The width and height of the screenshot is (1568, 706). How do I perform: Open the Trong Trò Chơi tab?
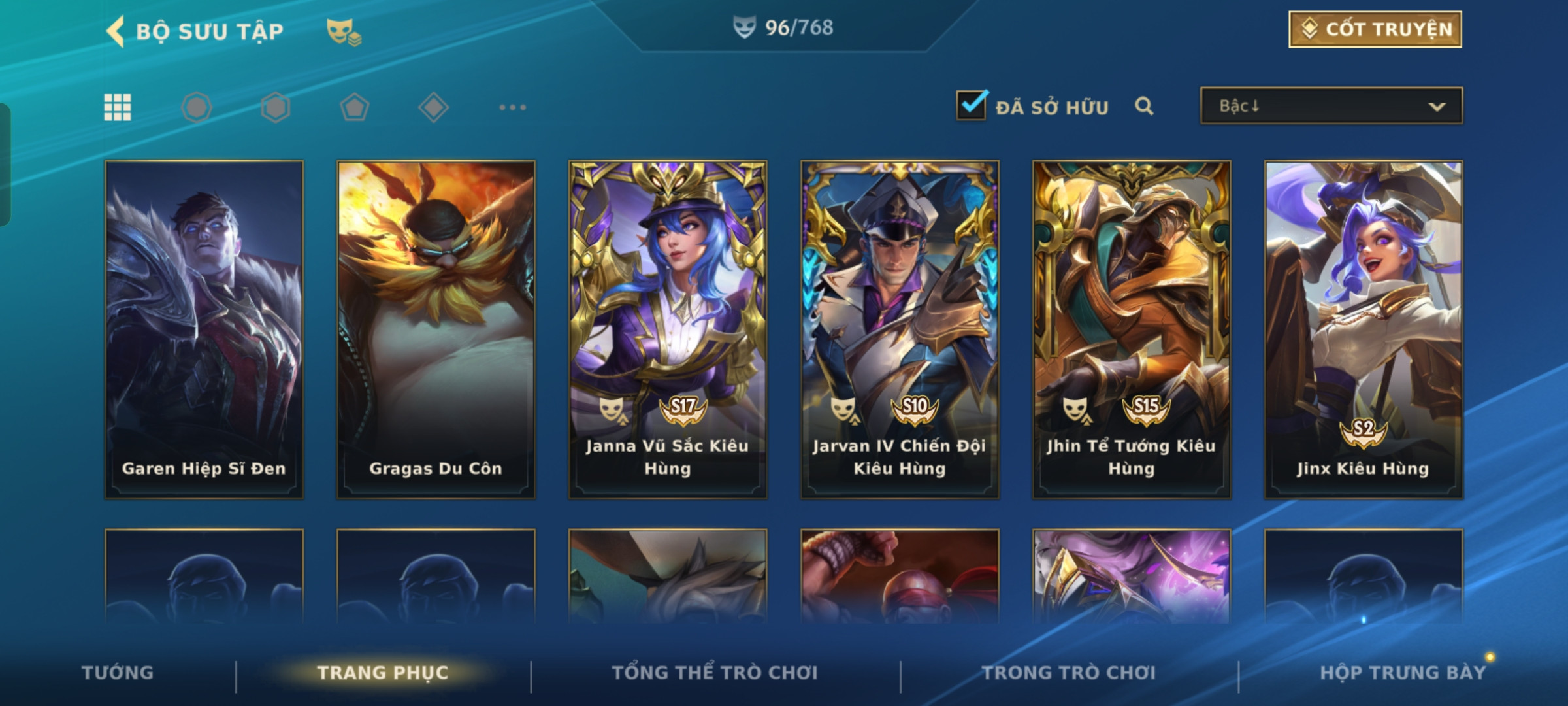click(x=1069, y=673)
